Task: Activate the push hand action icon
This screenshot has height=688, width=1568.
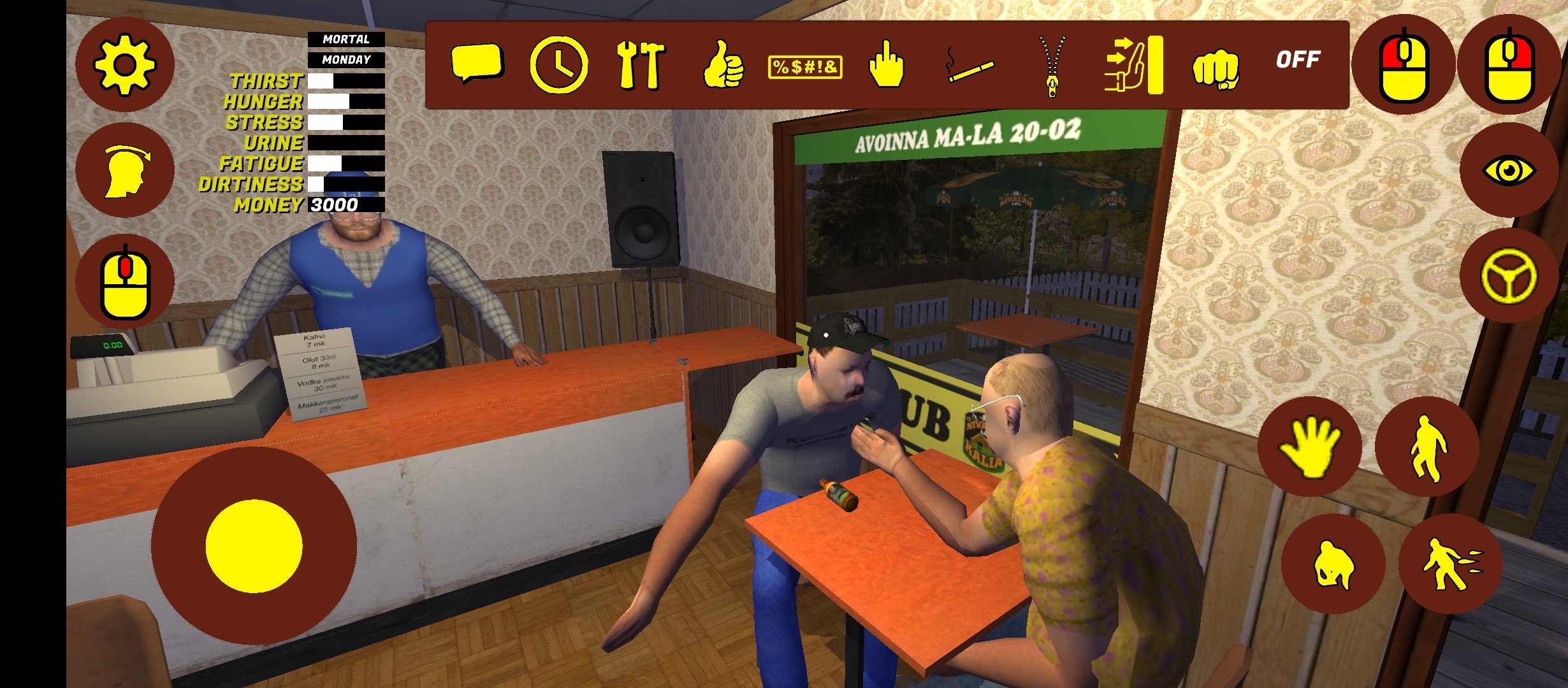Action: point(1134,65)
